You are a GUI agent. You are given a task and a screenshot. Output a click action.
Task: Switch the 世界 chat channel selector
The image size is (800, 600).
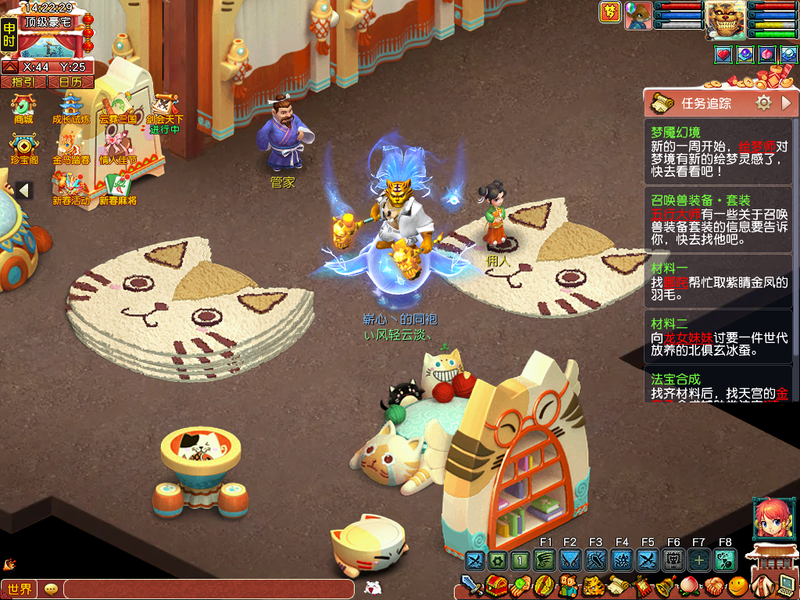[x=20, y=589]
